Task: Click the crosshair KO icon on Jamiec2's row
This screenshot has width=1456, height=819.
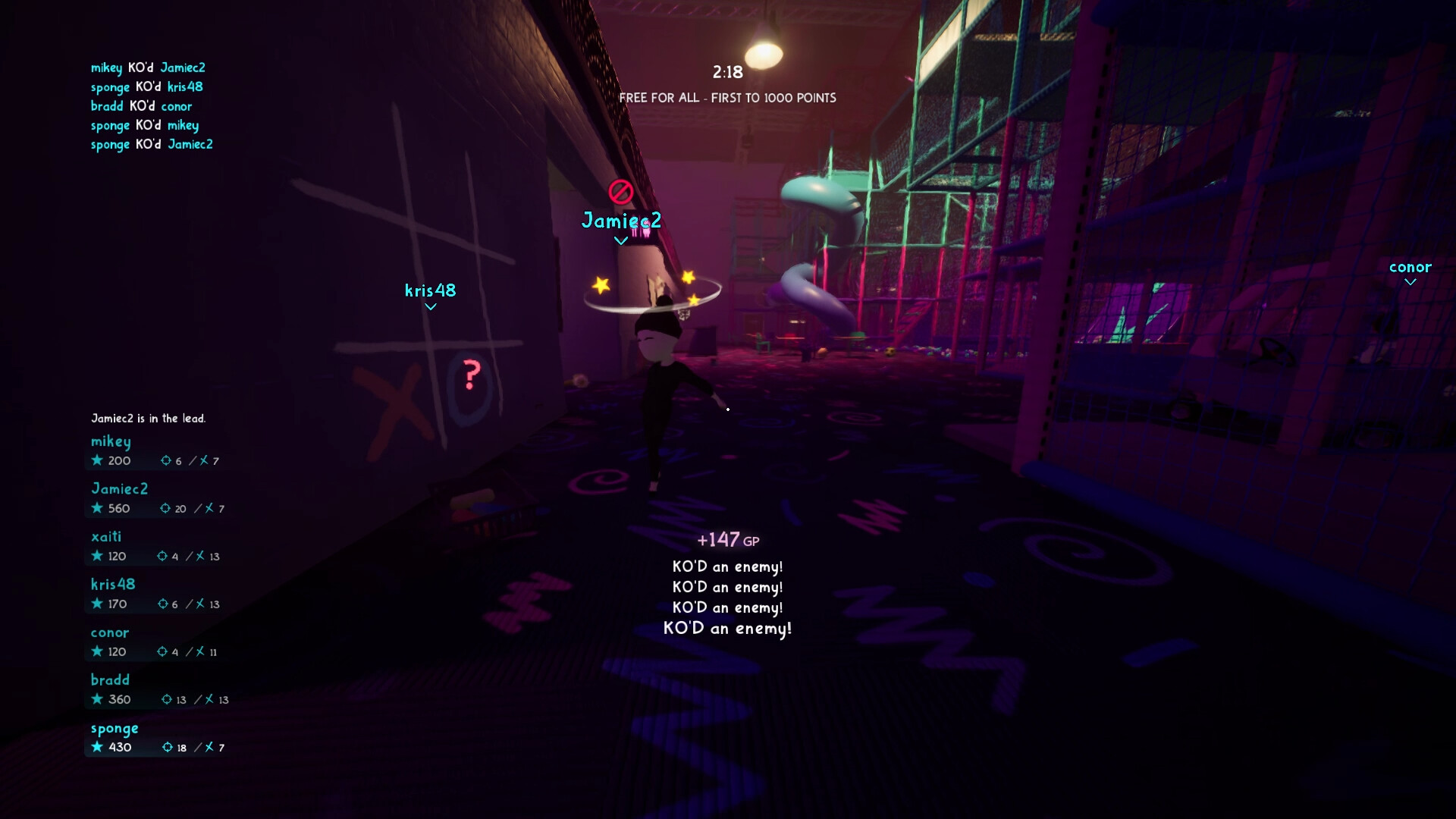Action: 166,509
